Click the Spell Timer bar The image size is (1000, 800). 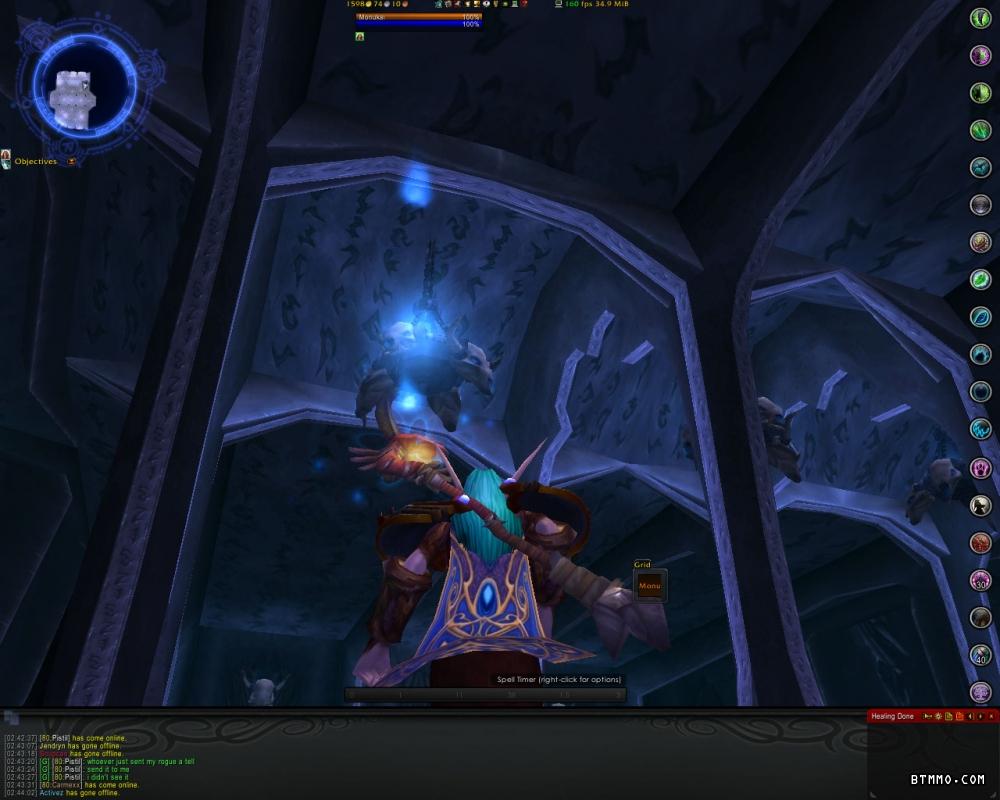486,694
